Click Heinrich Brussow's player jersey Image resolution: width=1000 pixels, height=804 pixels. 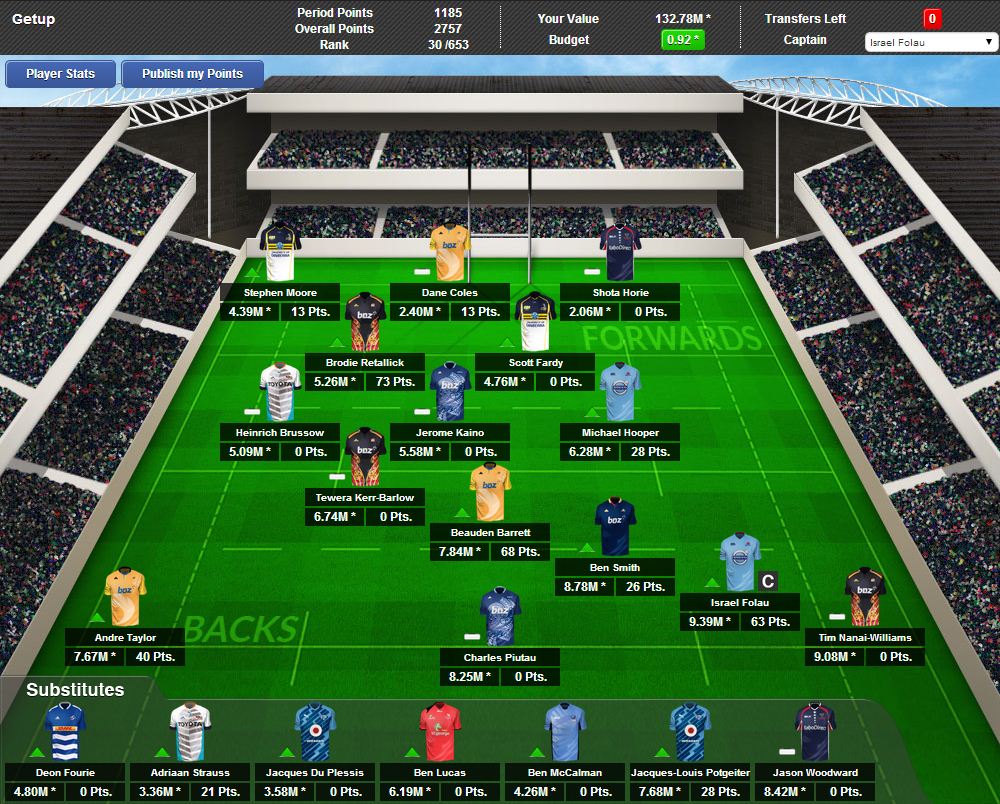point(280,391)
